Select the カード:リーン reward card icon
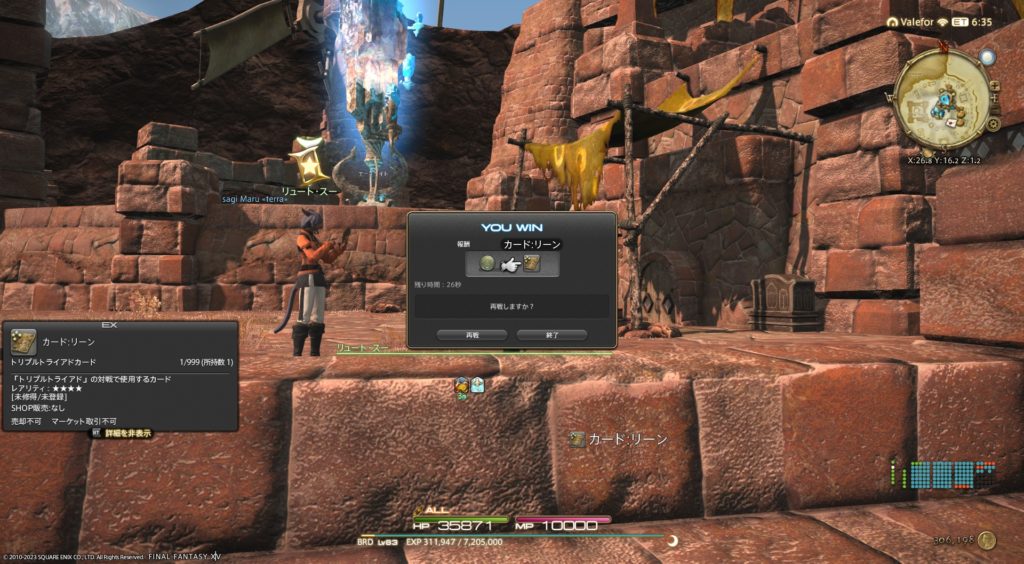This screenshot has height=564, width=1024. pyautogui.click(x=532, y=264)
